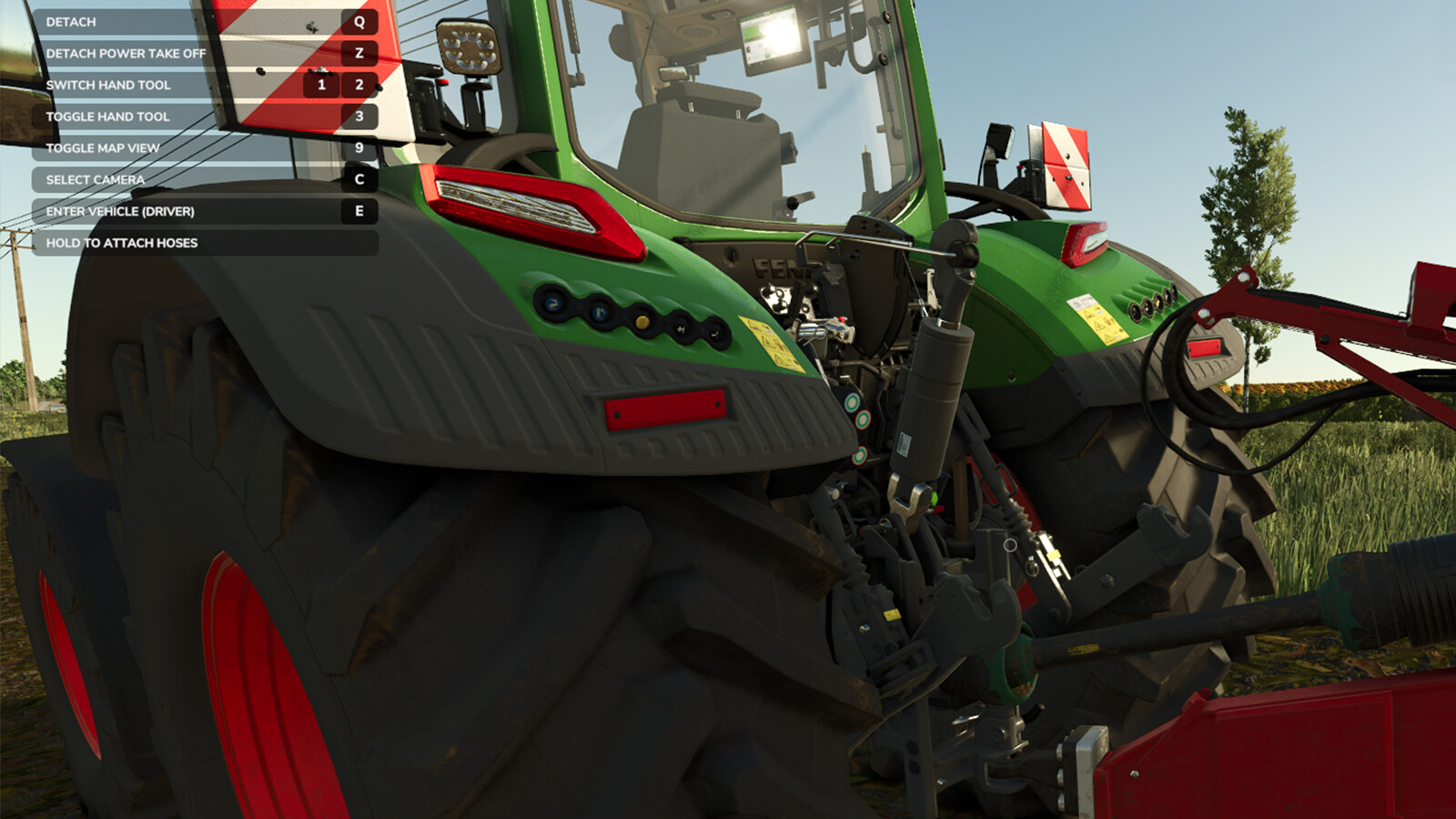
Task: Click the Hold To Attach Hoses prompt
Action: pyautogui.click(x=127, y=243)
